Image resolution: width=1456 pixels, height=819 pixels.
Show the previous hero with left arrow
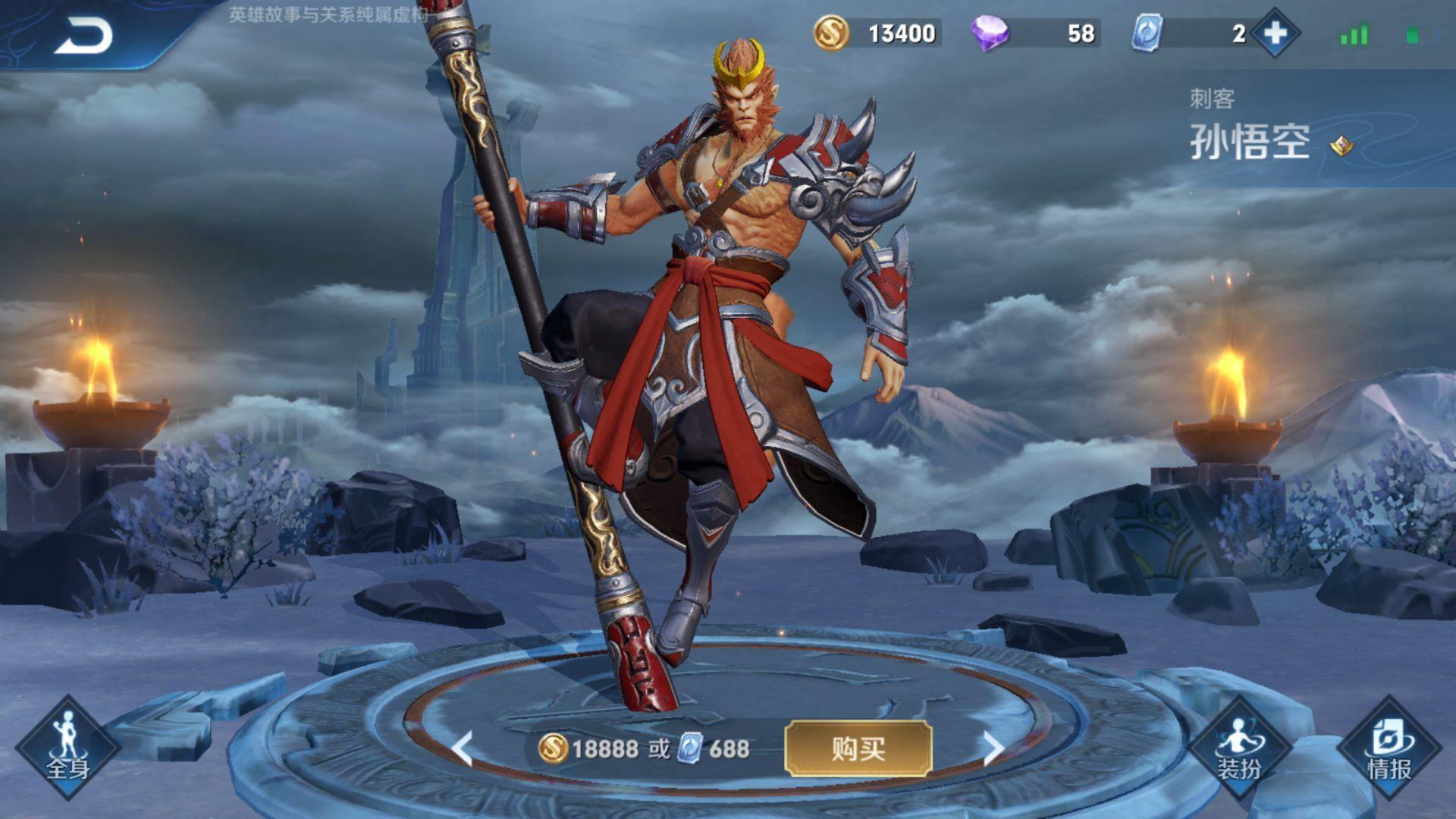tap(462, 748)
